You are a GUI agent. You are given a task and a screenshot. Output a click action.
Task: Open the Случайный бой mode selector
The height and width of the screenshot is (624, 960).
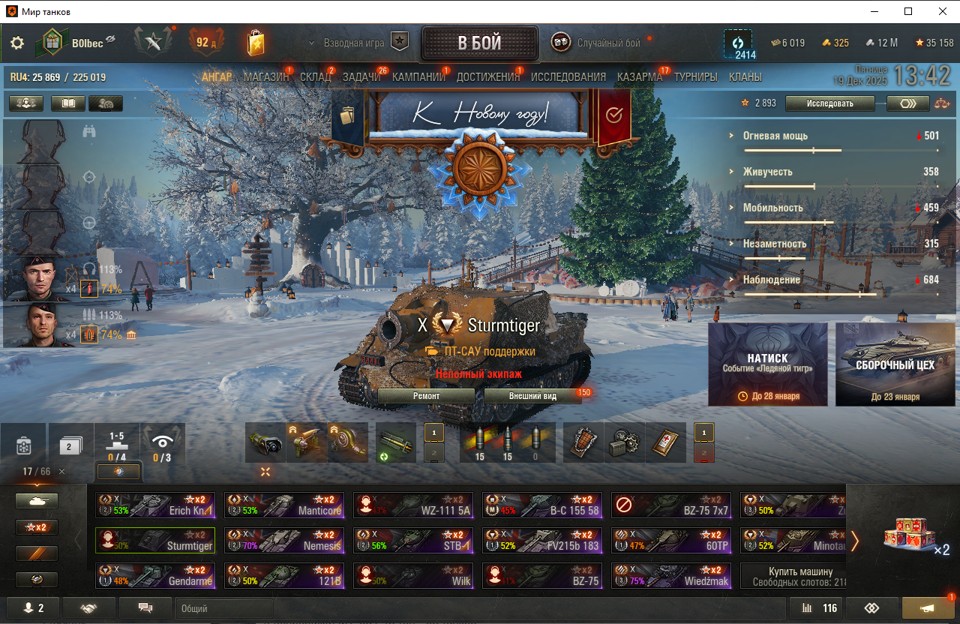coord(600,43)
